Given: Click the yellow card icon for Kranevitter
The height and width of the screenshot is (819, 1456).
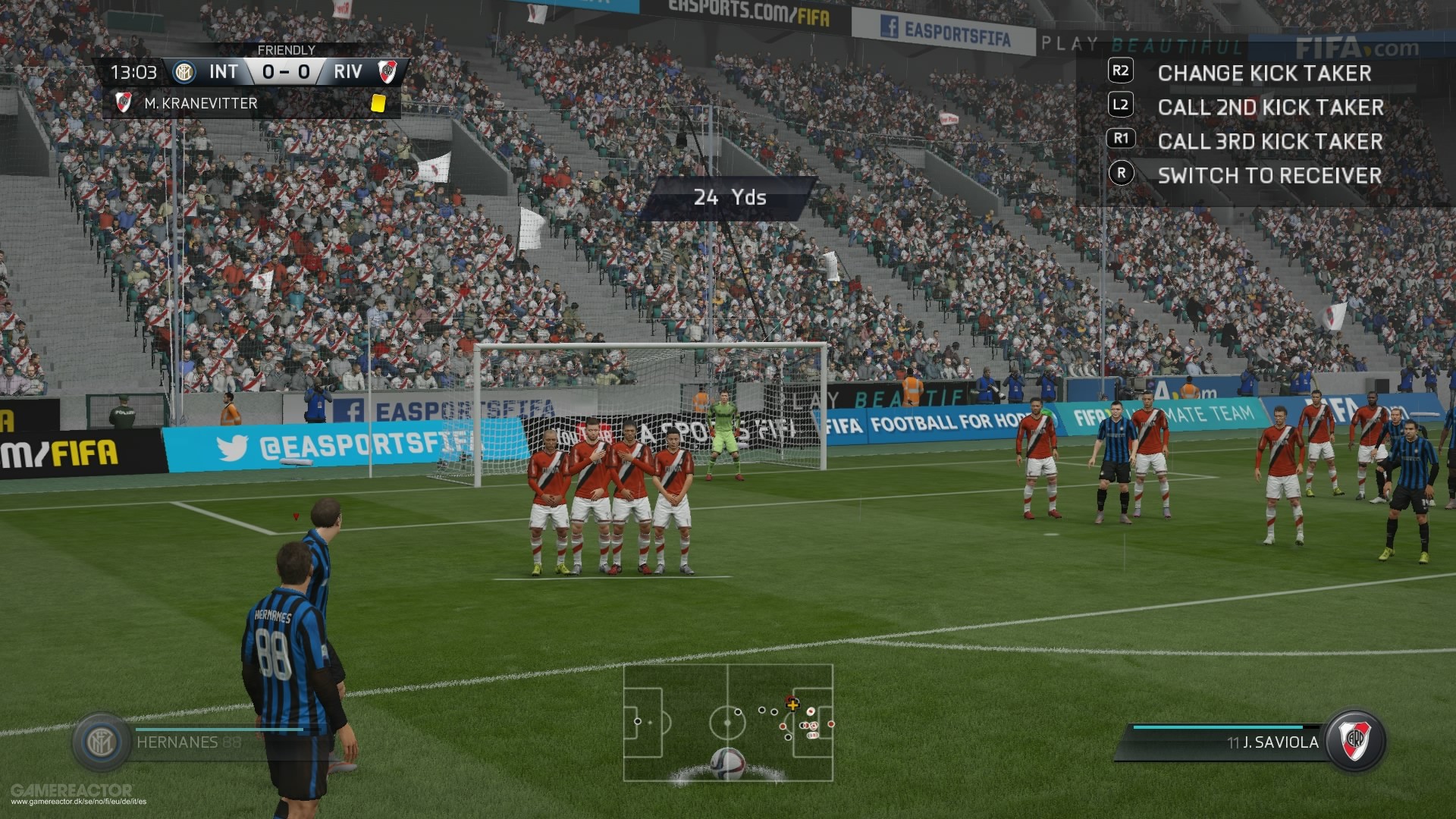Looking at the screenshot, I should tap(378, 102).
